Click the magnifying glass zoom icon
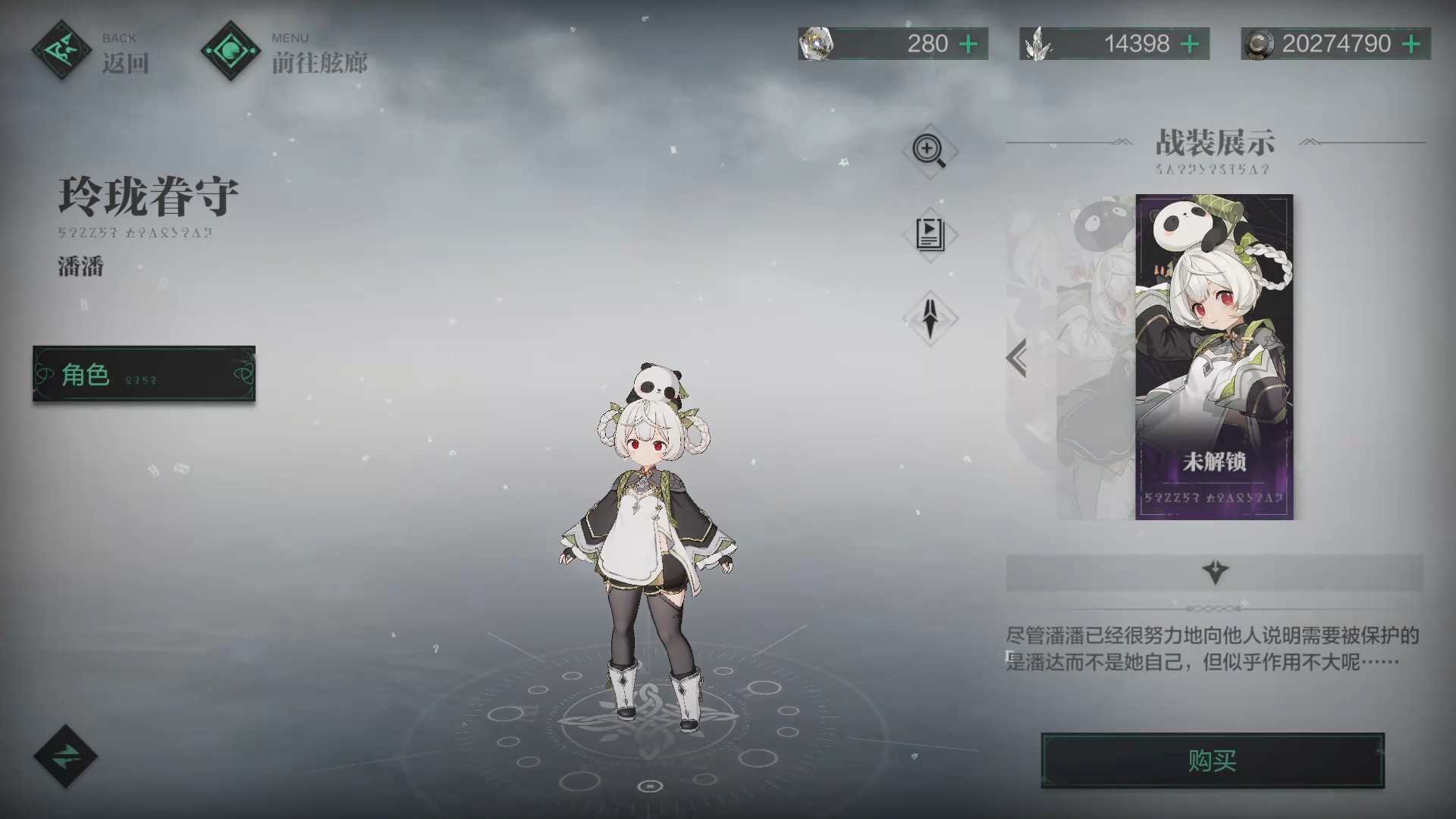The height and width of the screenshot is (819, 1456). [x=930, y=150]
